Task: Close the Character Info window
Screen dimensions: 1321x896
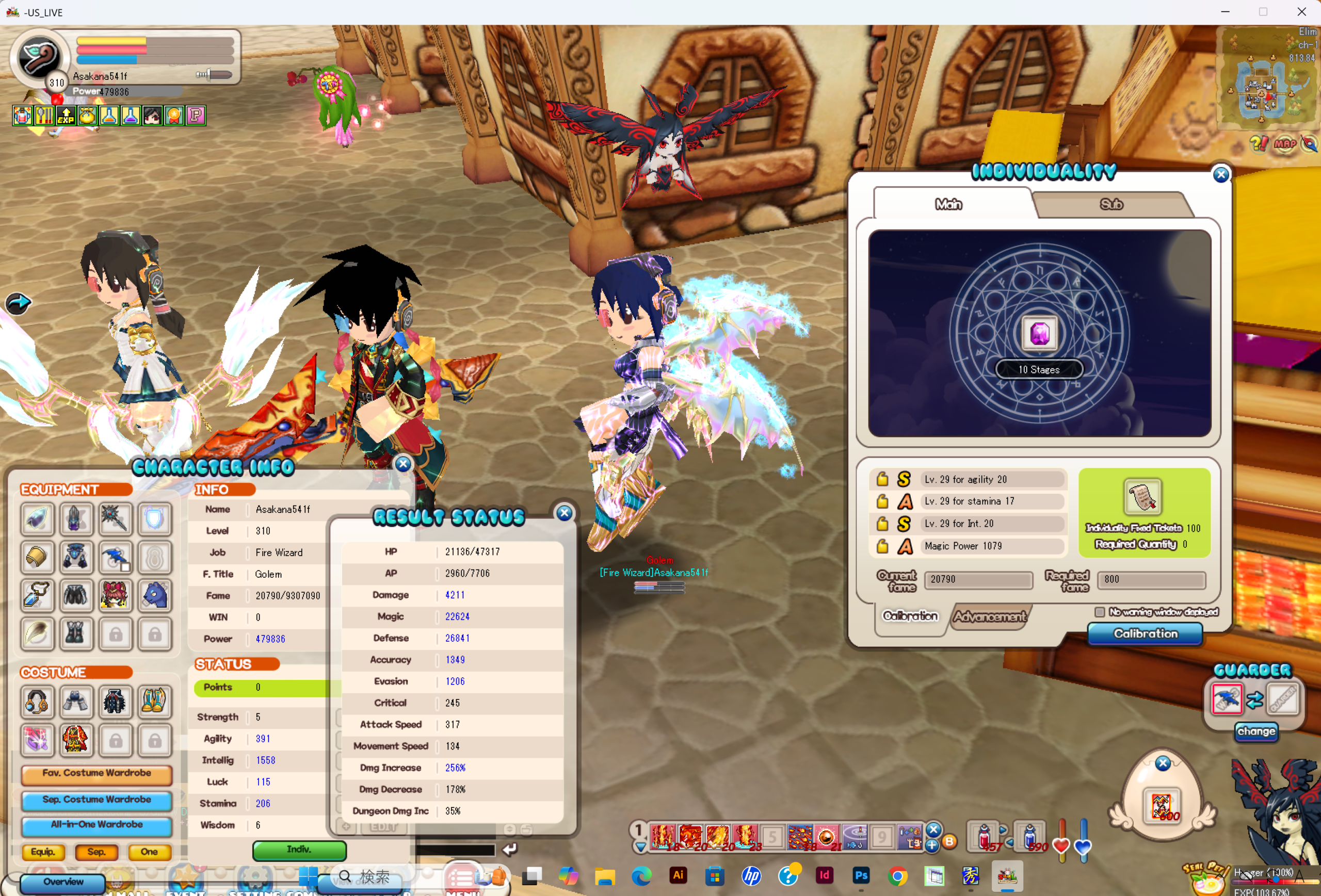Action: 403,464
